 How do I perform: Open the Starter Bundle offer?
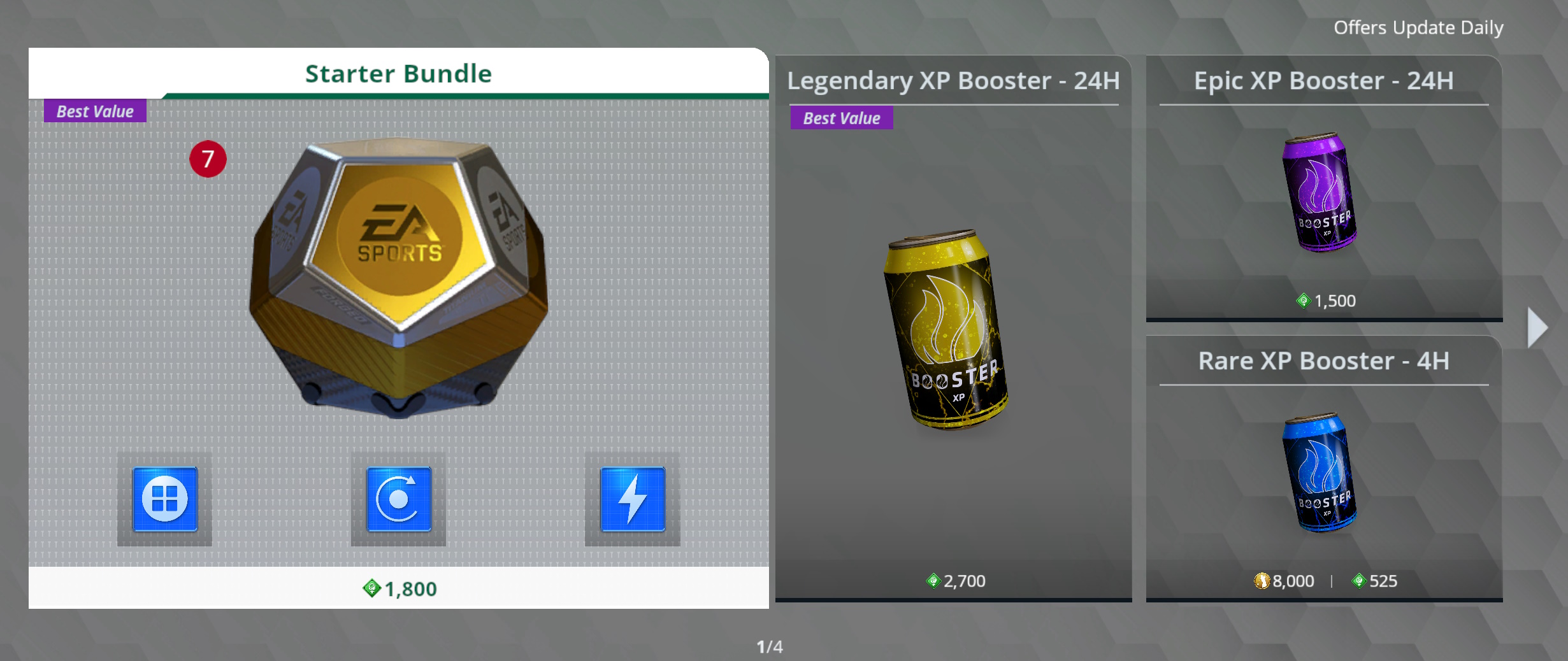click(398, 318)
